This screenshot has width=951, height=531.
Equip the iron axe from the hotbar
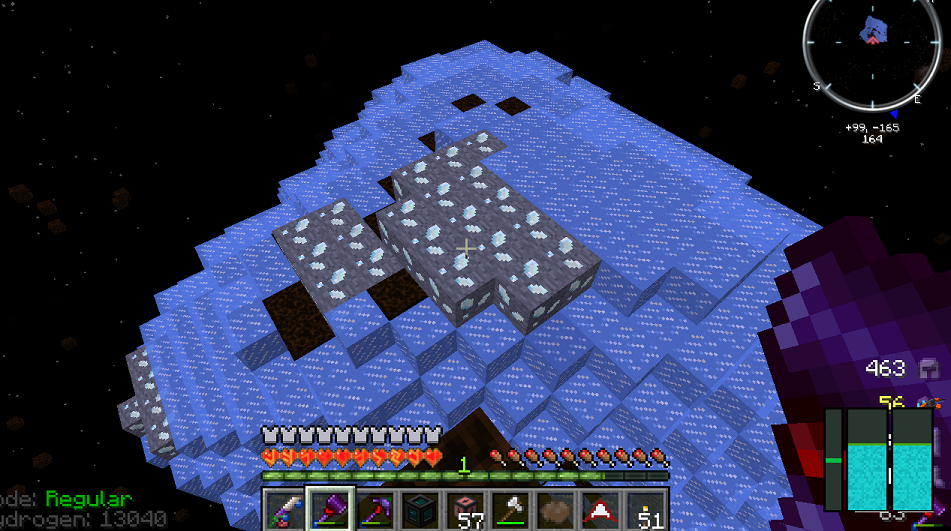[512, 509]
